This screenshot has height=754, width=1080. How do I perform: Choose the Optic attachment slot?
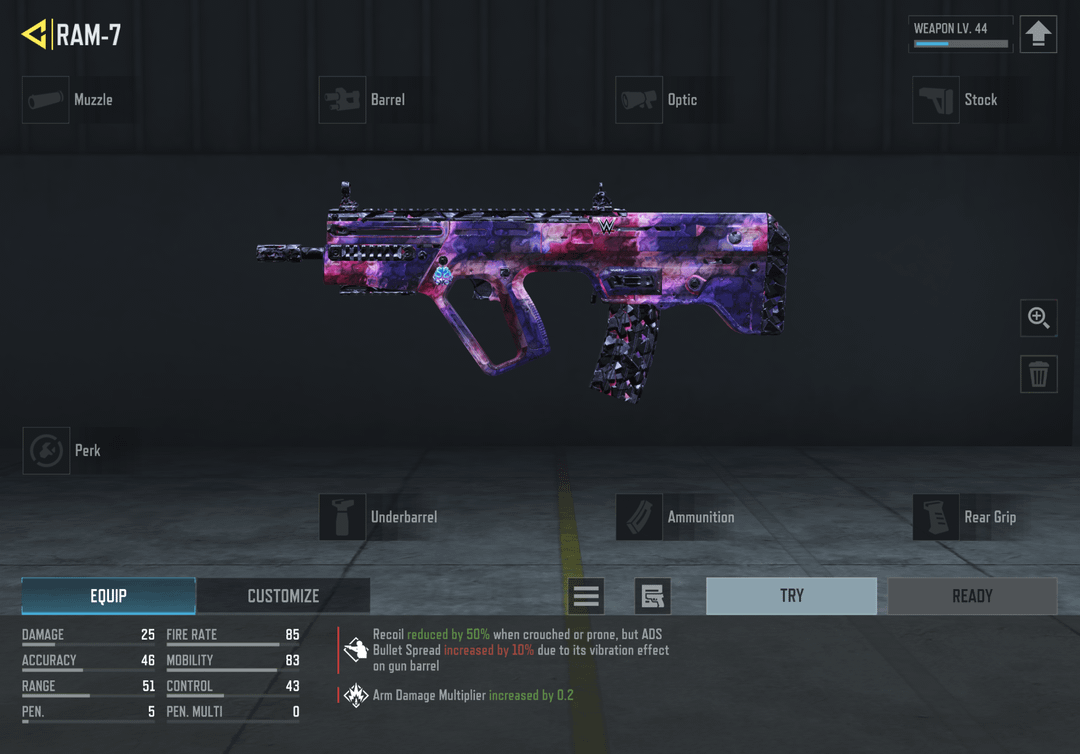[x=639, y=100]
